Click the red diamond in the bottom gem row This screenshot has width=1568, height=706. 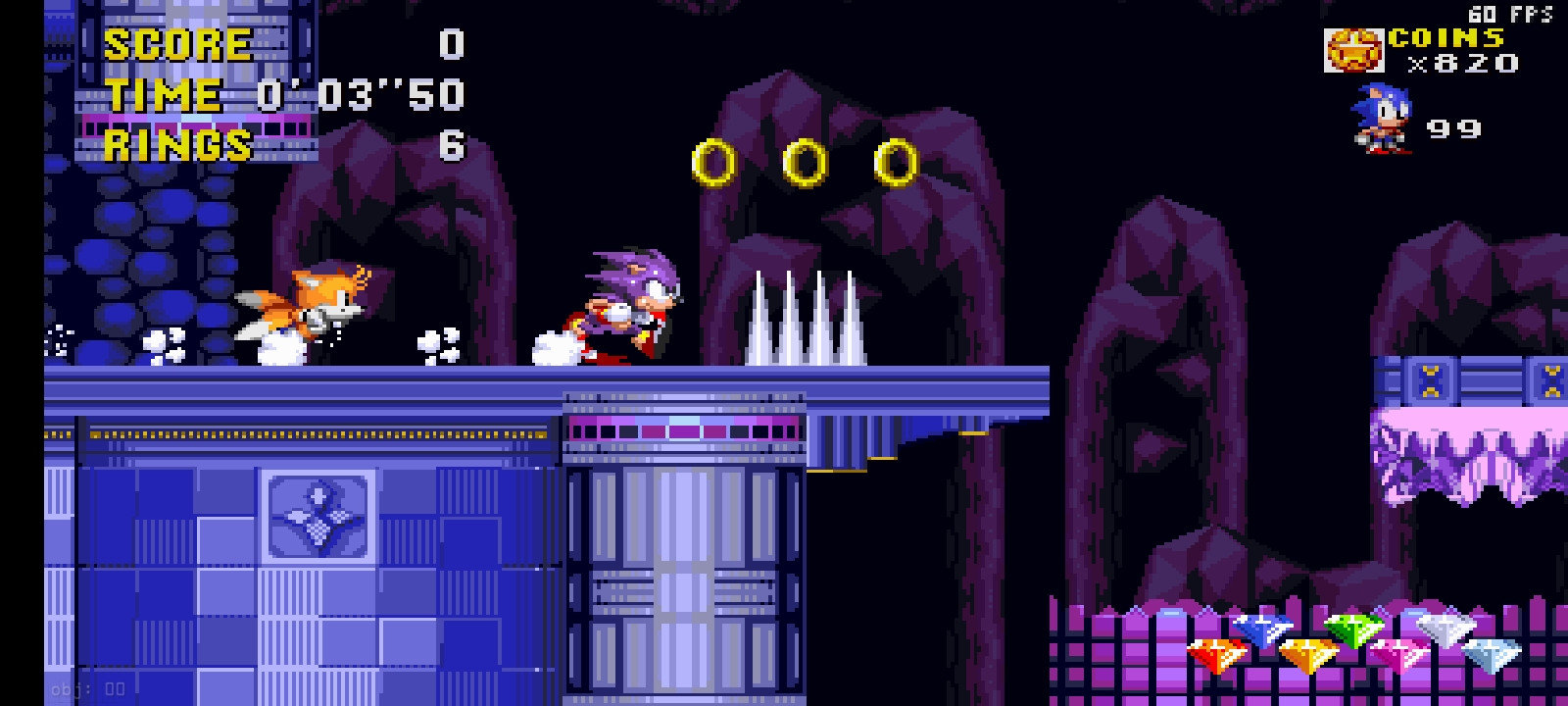[x=1217, y=654]
